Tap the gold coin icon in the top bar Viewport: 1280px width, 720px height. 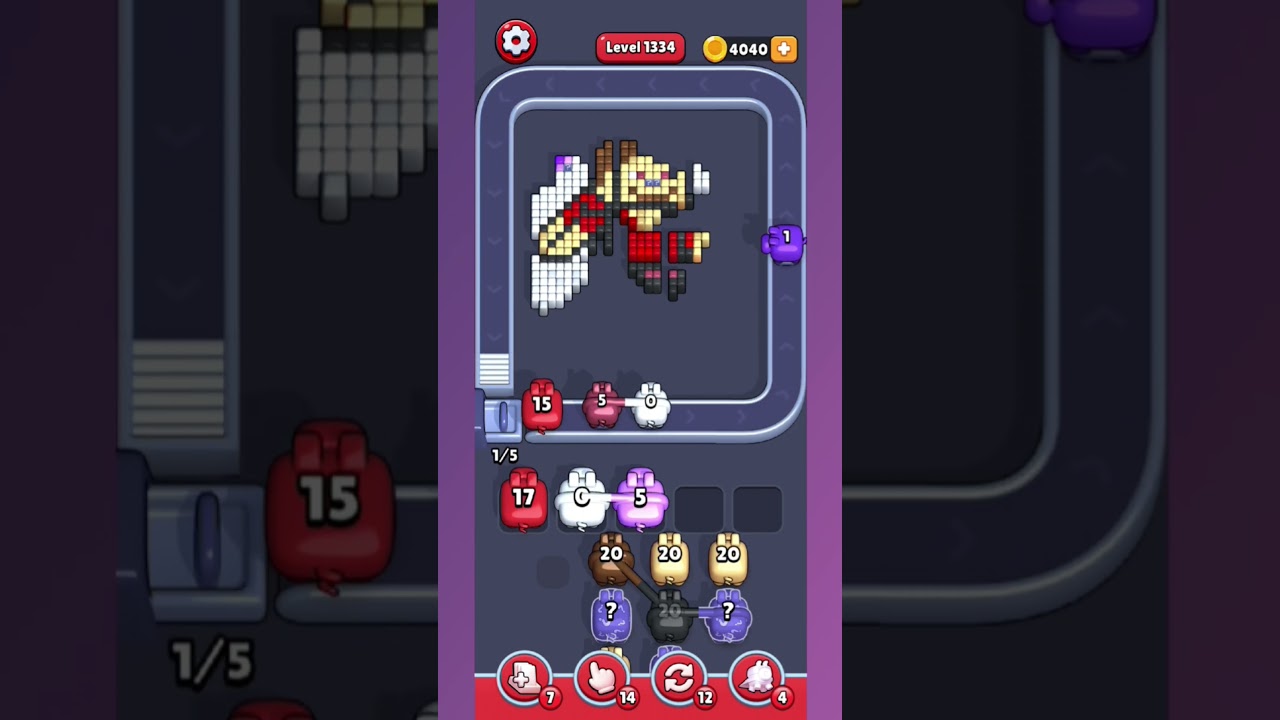[717, 48]
